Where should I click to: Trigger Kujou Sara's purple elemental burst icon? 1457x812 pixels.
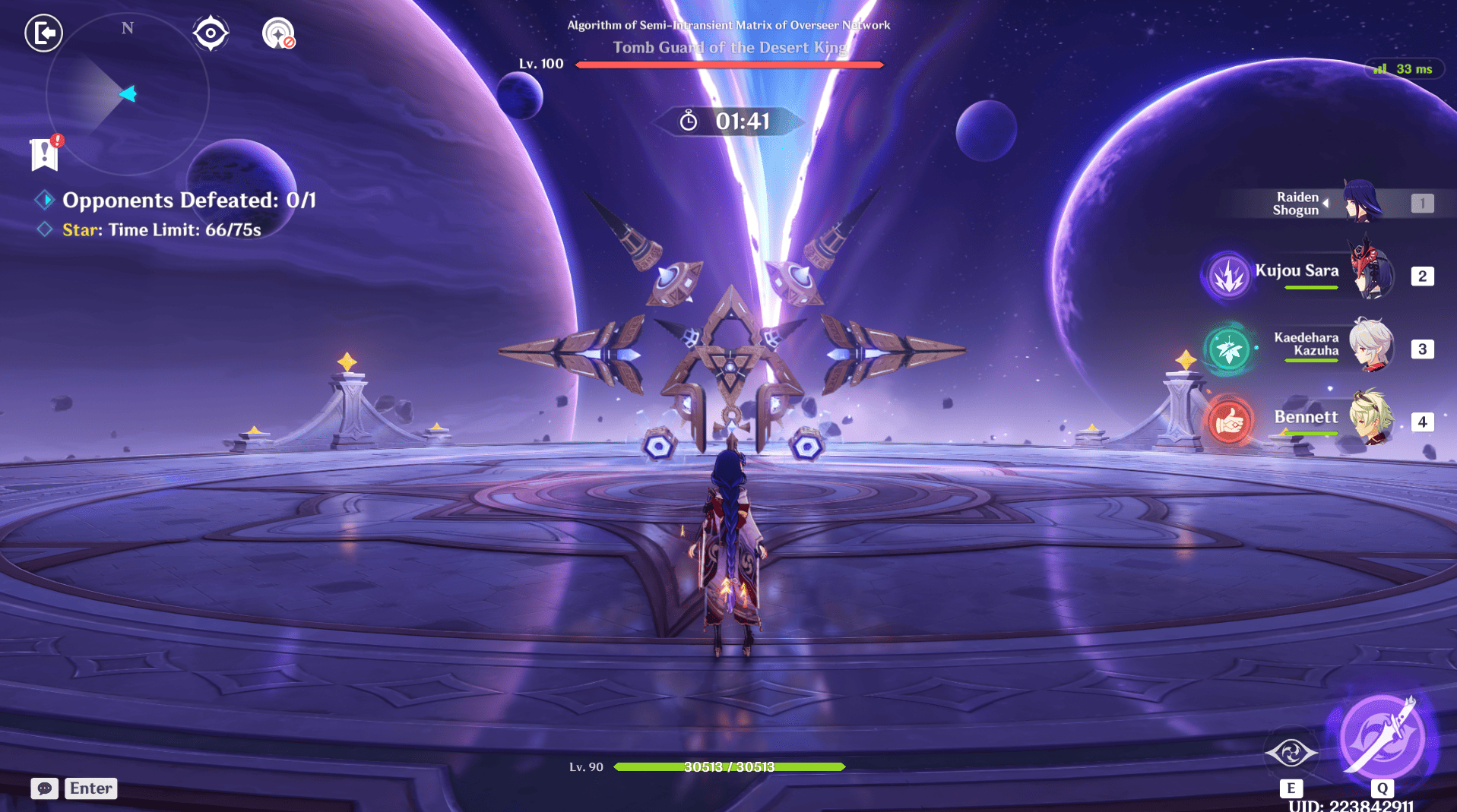pyautogui.click(x=1228, y=275)
